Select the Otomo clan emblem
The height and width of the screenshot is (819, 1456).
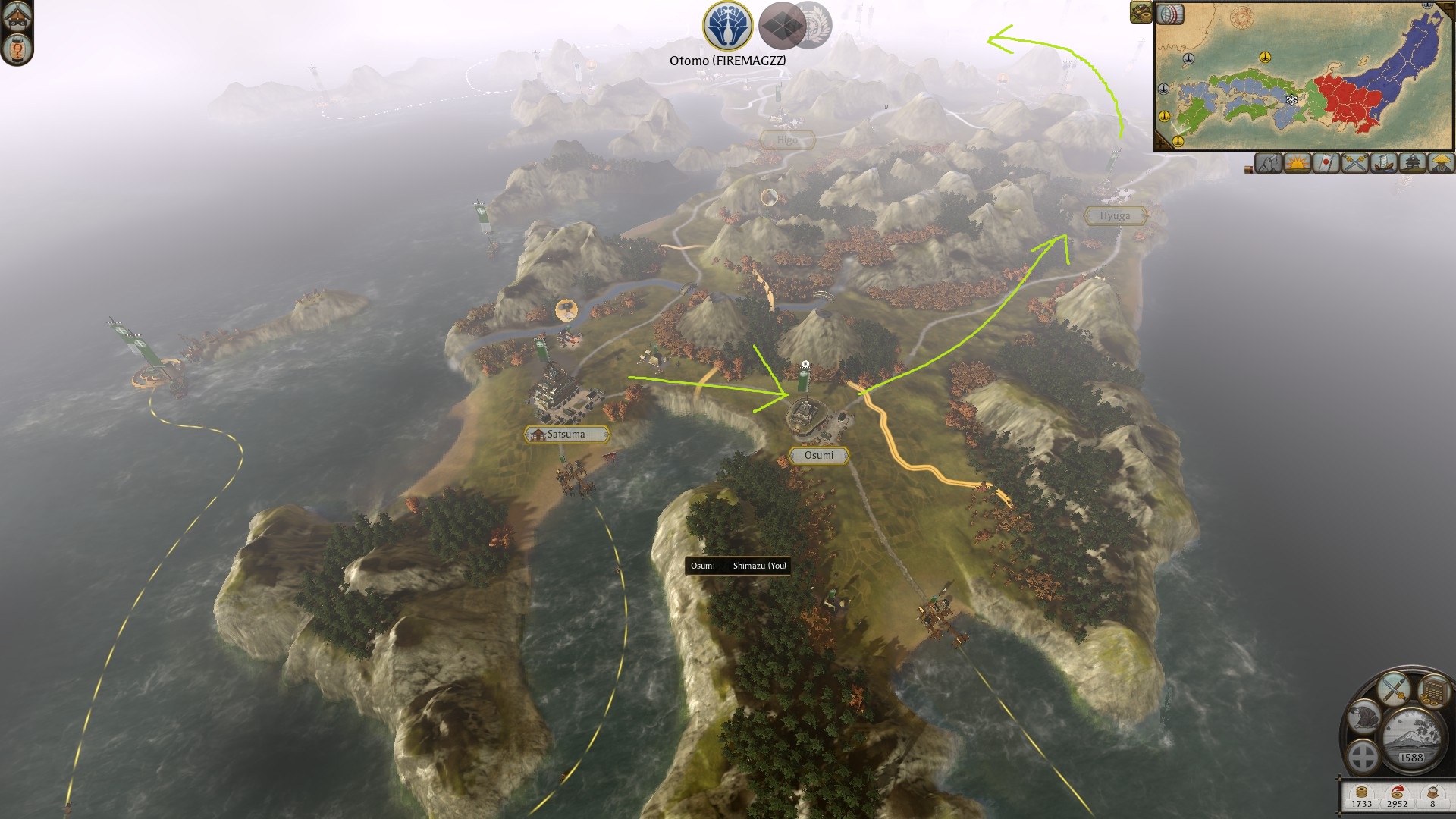727,26
